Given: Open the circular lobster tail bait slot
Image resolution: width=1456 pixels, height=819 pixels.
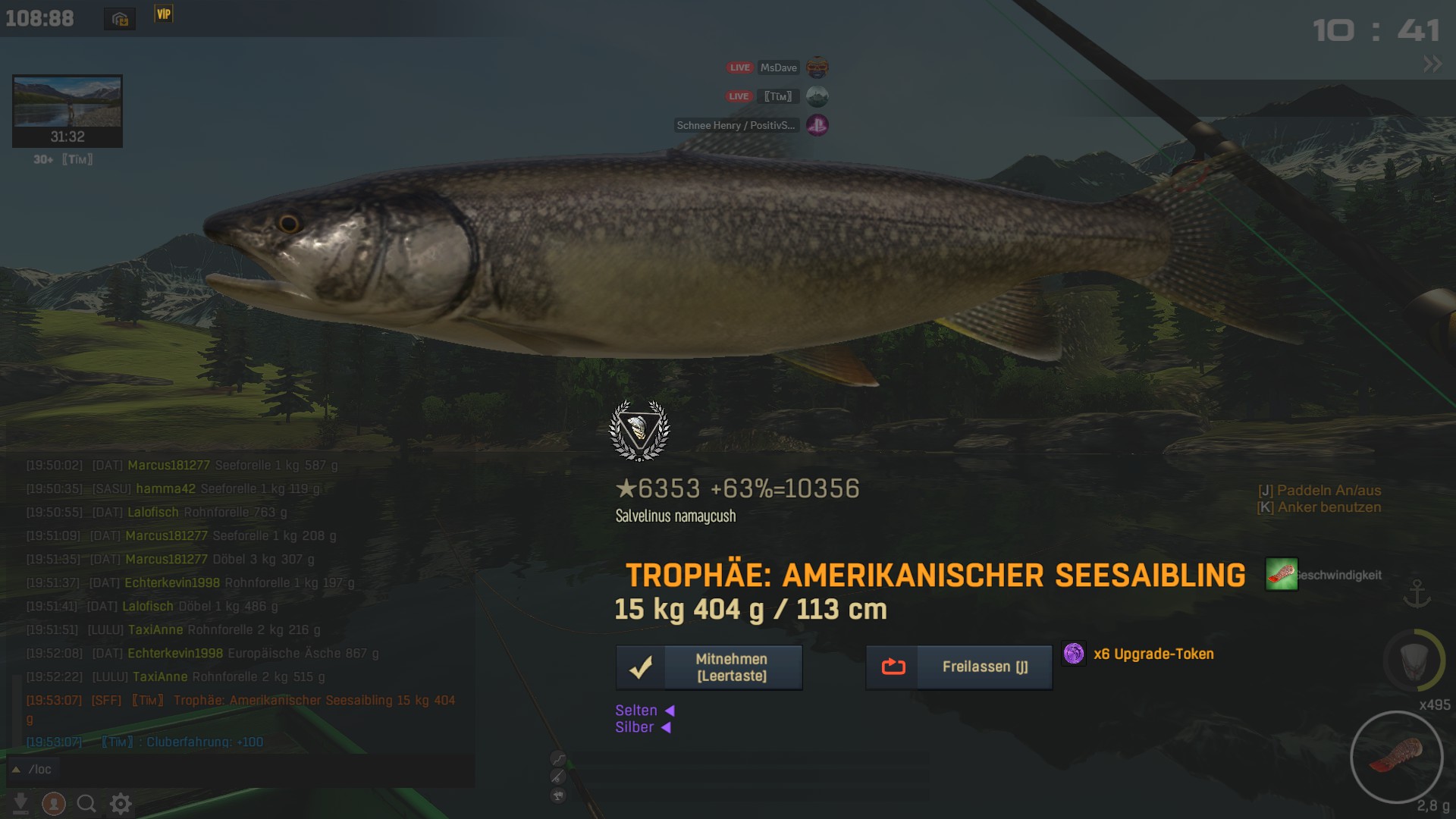Looking at the screenshot, I should coord(1396,757).
